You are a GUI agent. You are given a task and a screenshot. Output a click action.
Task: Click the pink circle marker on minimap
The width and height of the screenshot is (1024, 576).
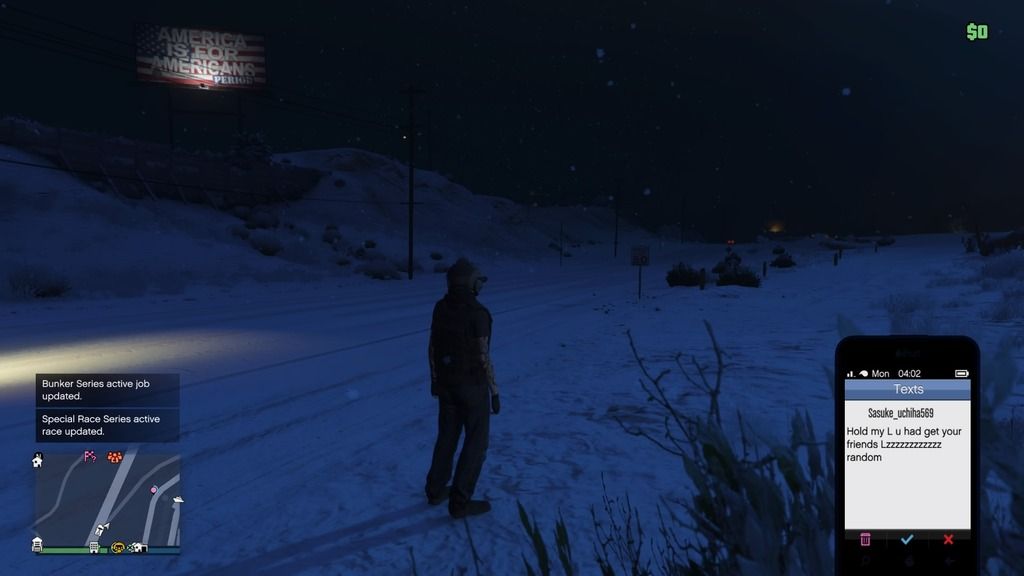tap(153, 490)
